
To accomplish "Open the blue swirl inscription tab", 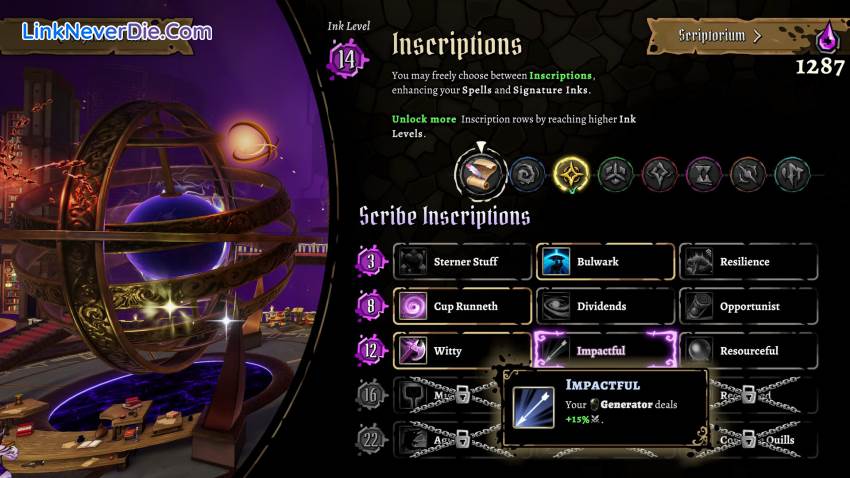I will point(526,175).
